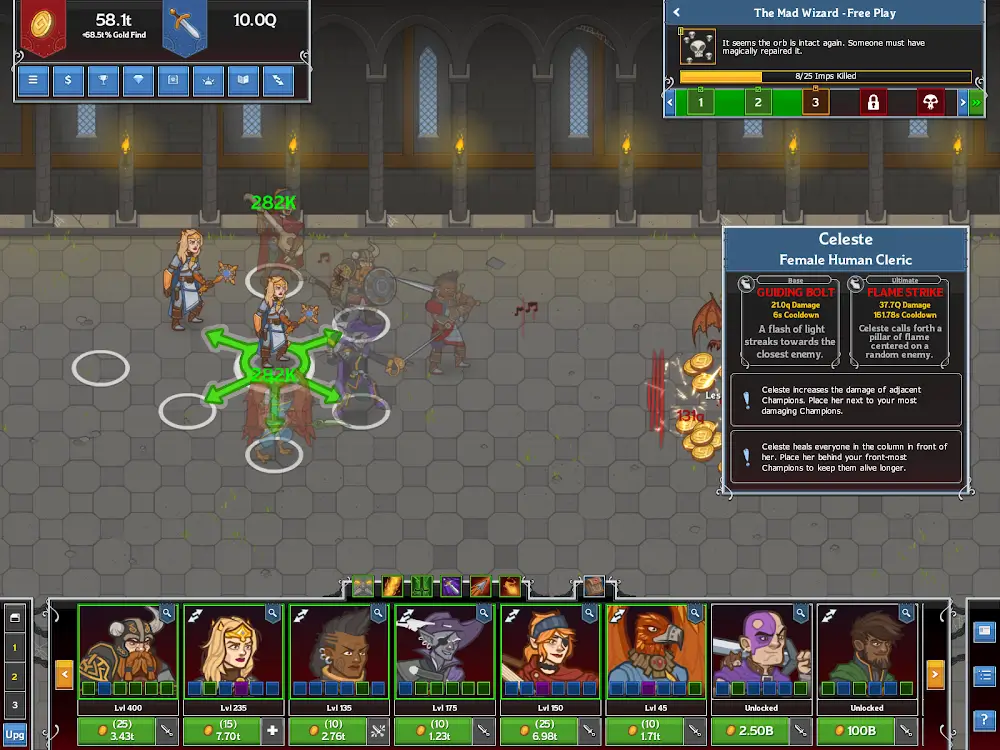The image size is (1000, 750).
Task: Select area 1 on the progress track
Action: [x=701, y=101]
